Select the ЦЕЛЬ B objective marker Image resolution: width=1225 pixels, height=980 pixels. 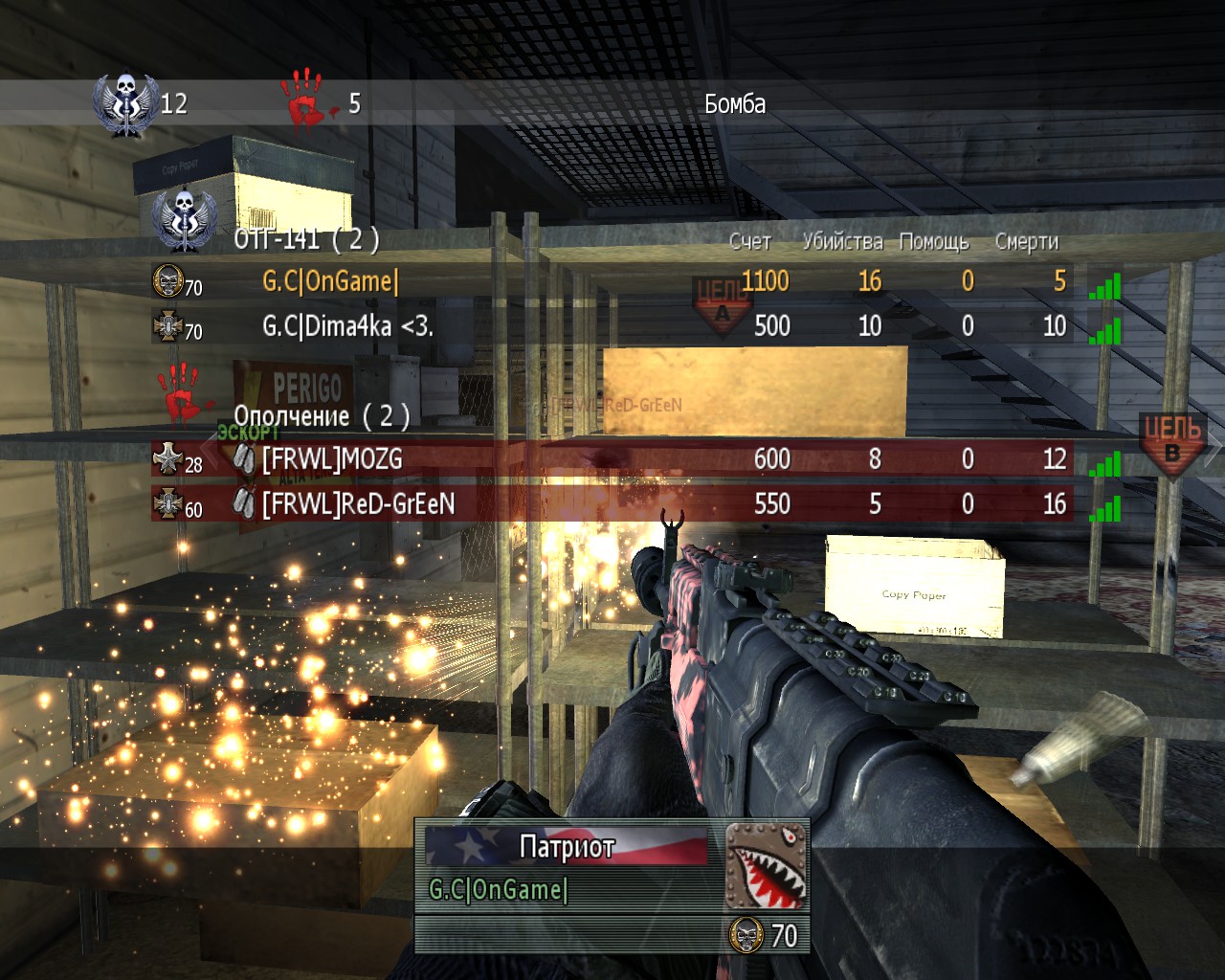(1173, 441)
